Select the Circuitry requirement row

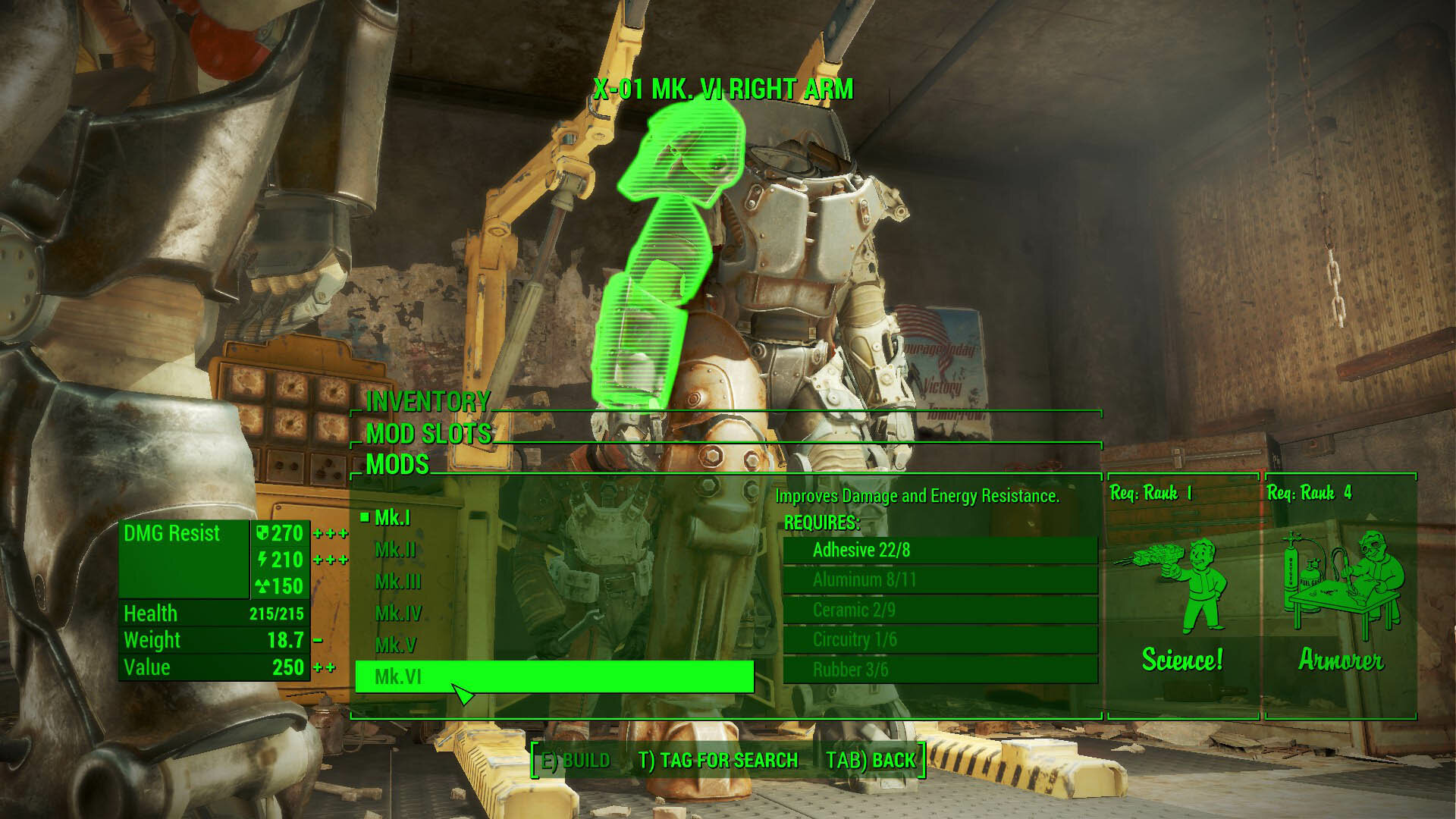tap(940, 640)
